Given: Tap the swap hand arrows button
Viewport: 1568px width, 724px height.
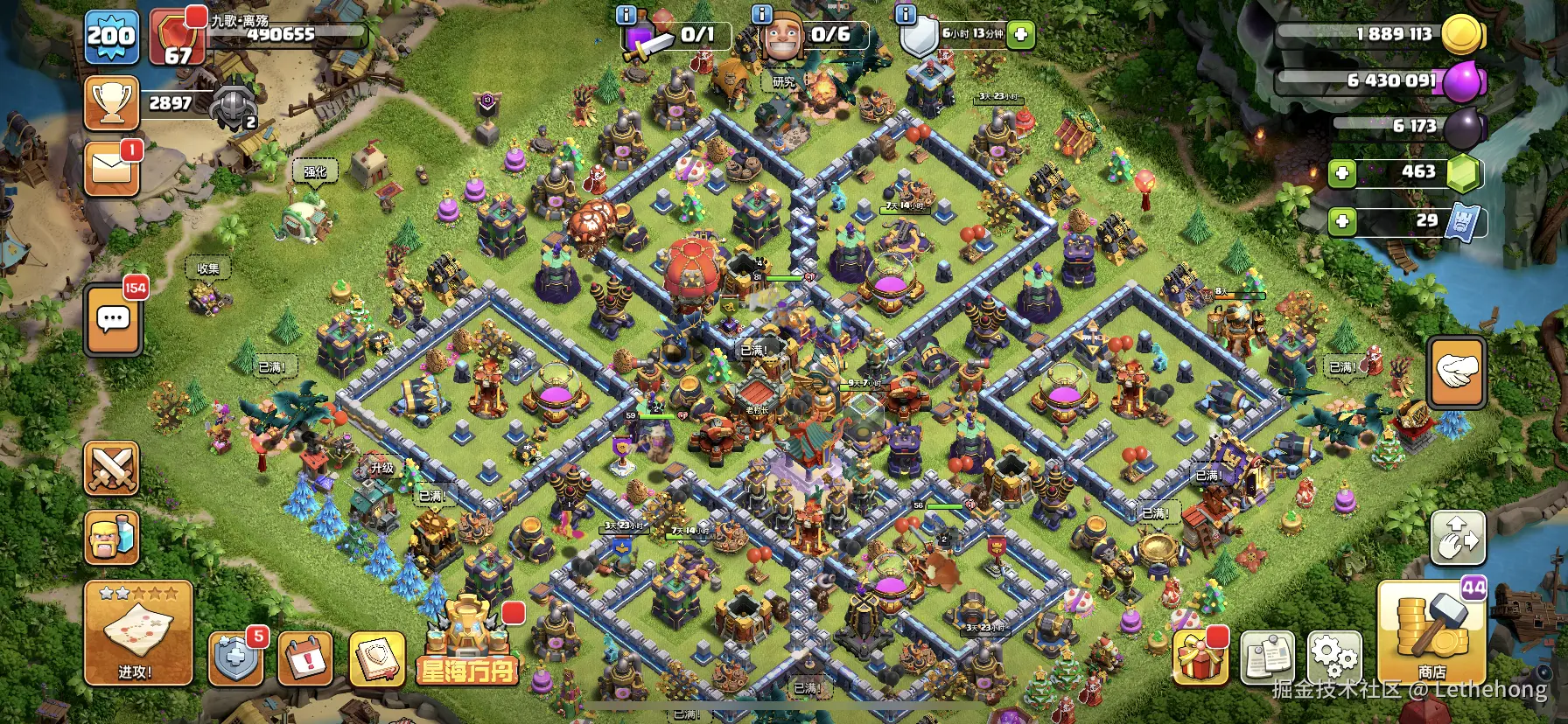Looking at the screenshot, I should (x=1457, y=537).
